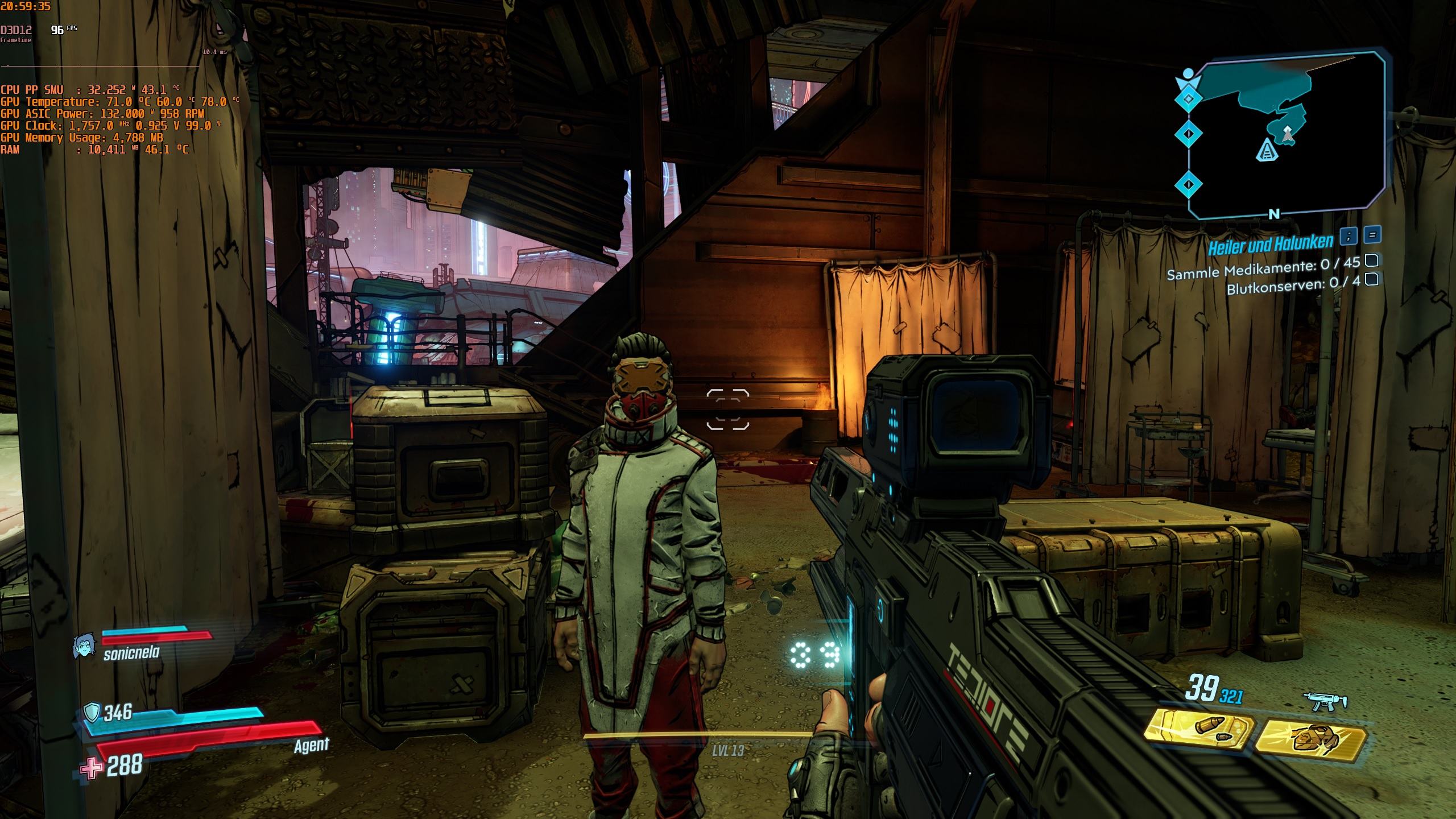Tick the Sammle Medikamente objective checkbox
Image resolution: width=1456 pixels, height=819 pixels.
click(x=1372, y=260)
